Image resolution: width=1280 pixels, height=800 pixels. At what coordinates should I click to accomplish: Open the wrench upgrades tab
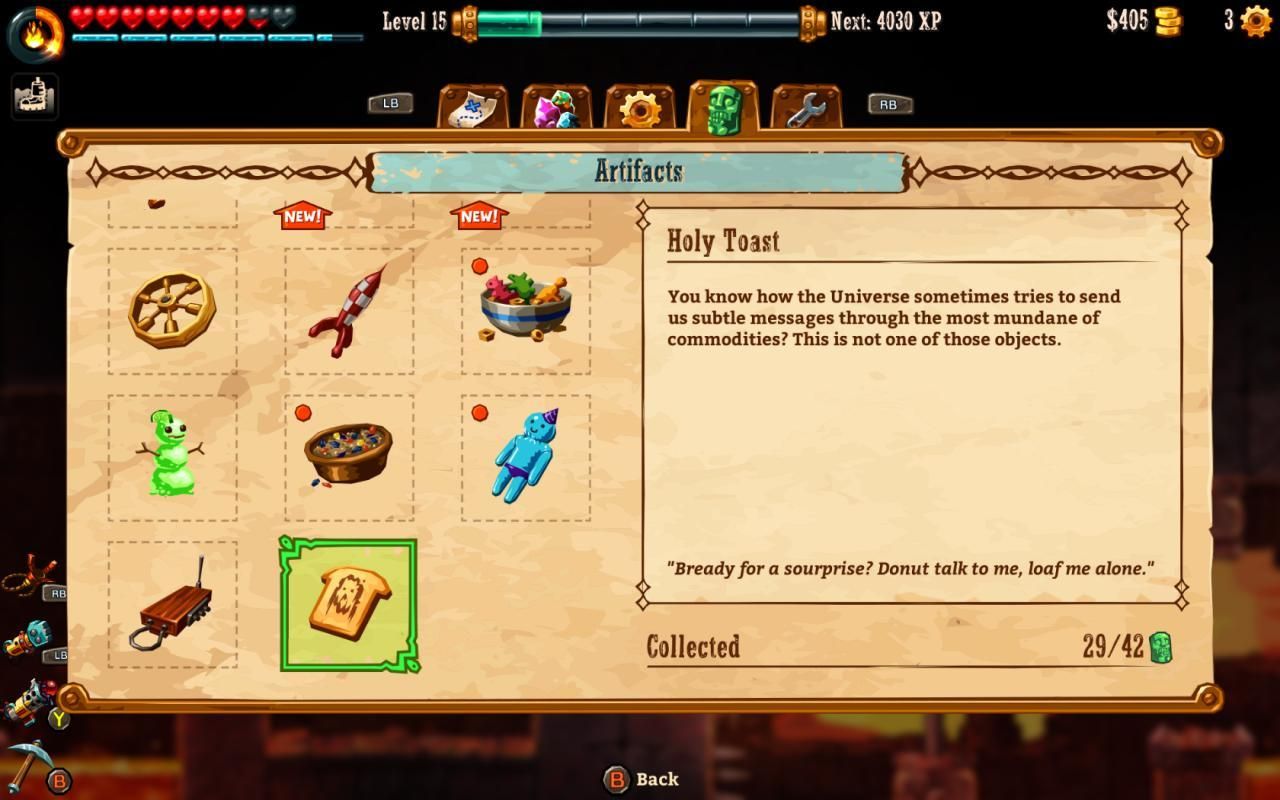[806, 108]
